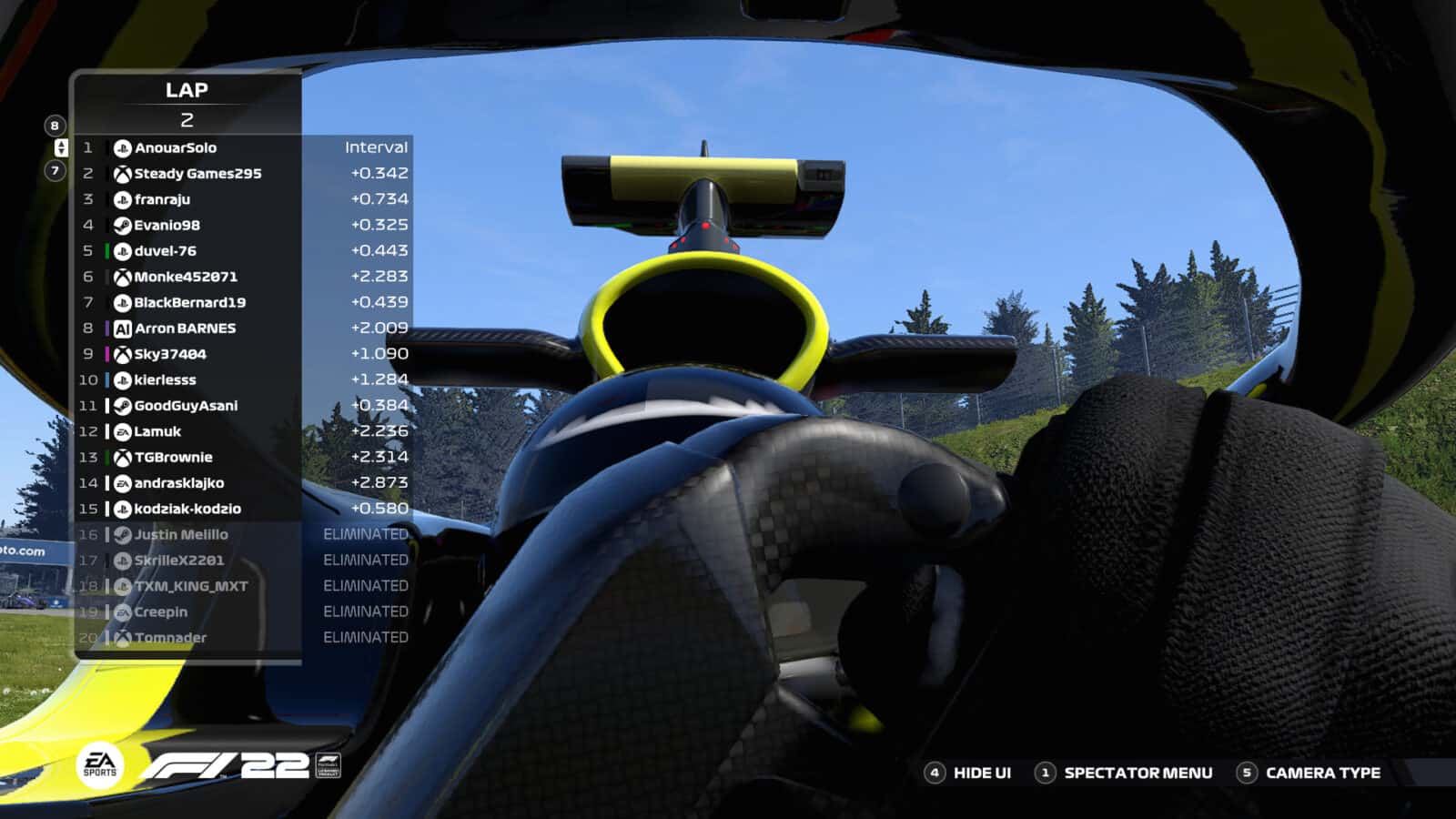This screenshot has width=1456, height=819.
Task: Click the PlayStation icon next to kodziak-kodzio
Action: click(x=121, y=509)
